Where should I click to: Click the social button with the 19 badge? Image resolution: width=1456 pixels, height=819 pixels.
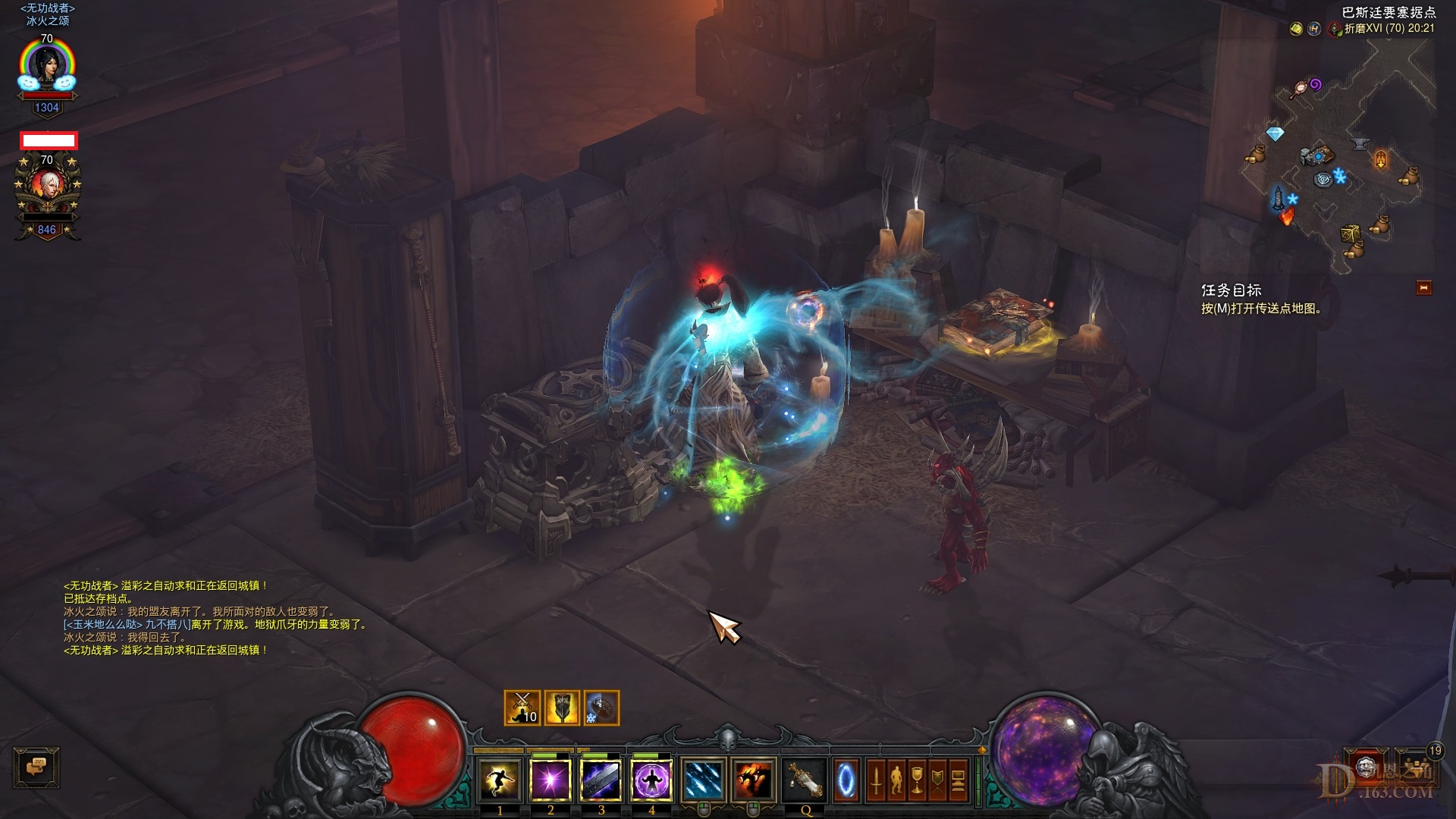click(x=1417, y=767)
